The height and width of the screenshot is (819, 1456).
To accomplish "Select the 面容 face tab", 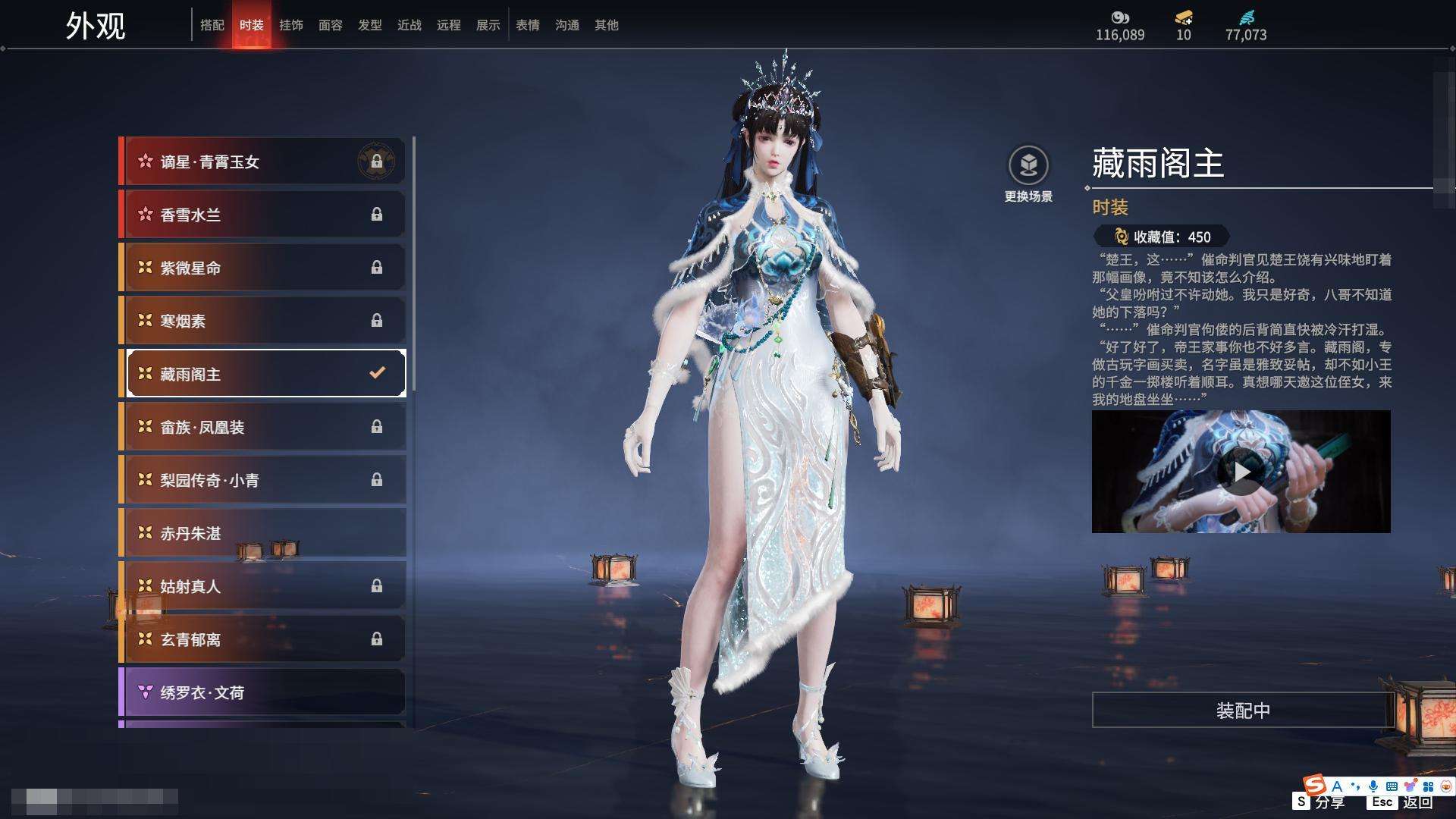I will coord(331,25).
